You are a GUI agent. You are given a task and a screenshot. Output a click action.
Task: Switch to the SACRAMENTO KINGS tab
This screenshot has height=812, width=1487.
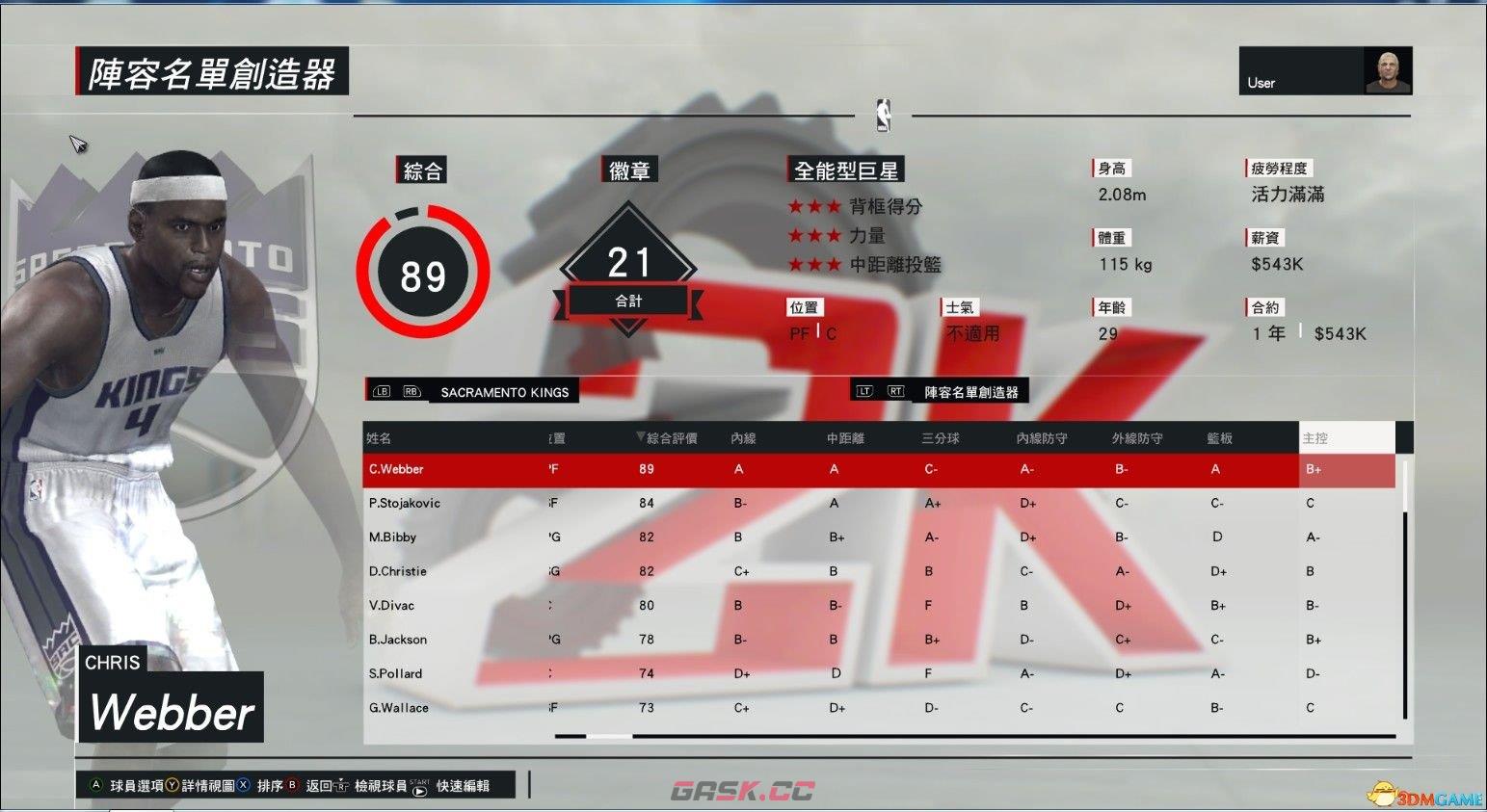[506, 391]
